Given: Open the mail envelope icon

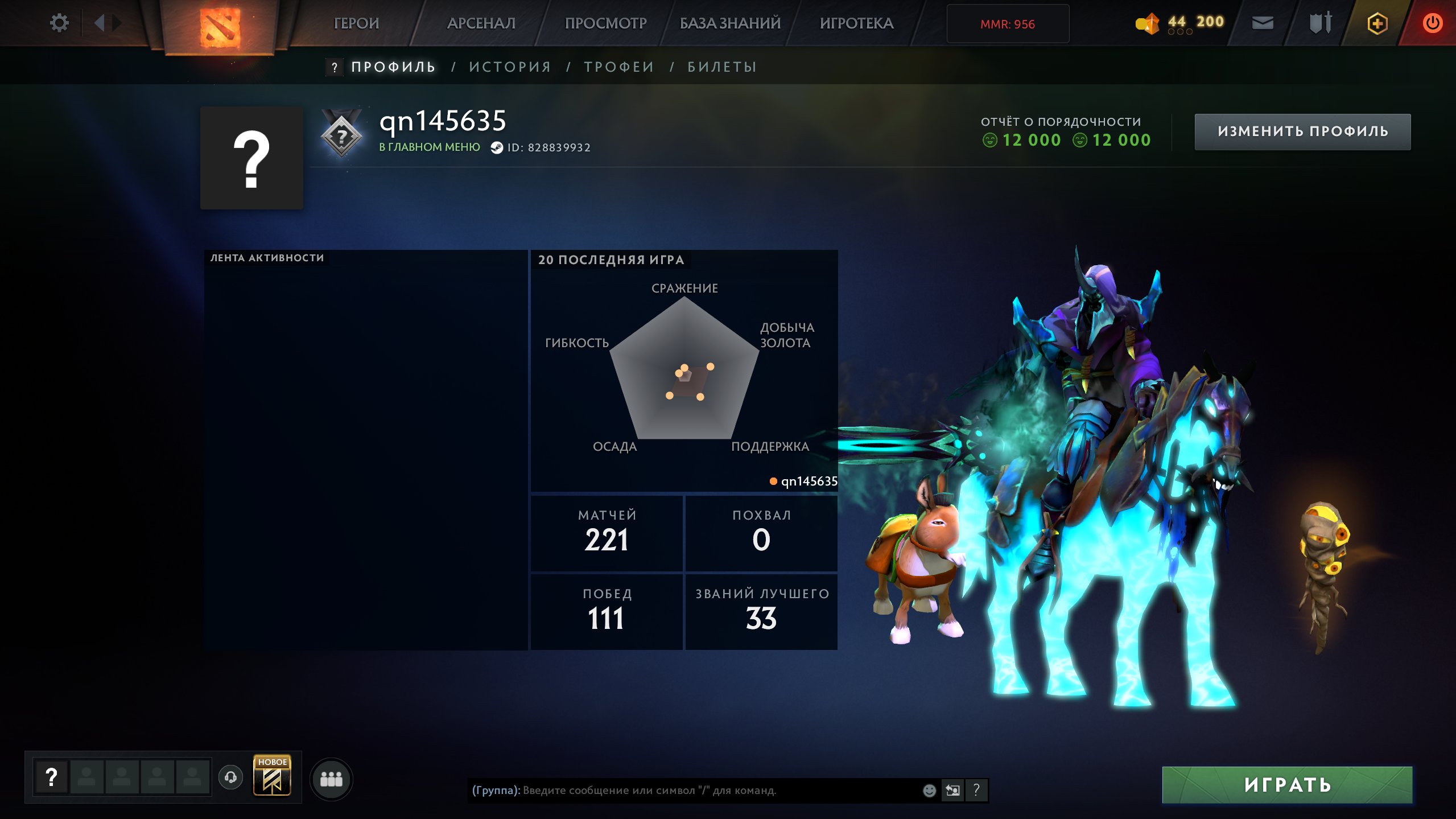Looking at the screenshot, I should coord(1263,23).
